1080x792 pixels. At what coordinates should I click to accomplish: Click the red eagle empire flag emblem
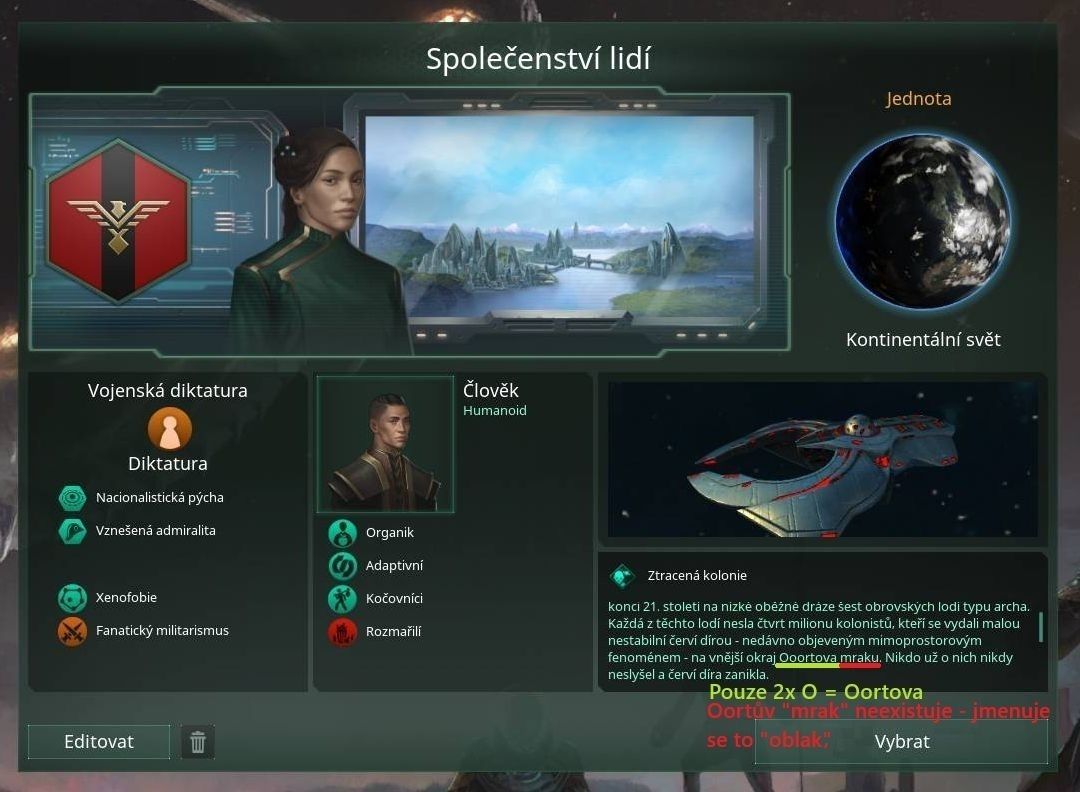118,219
